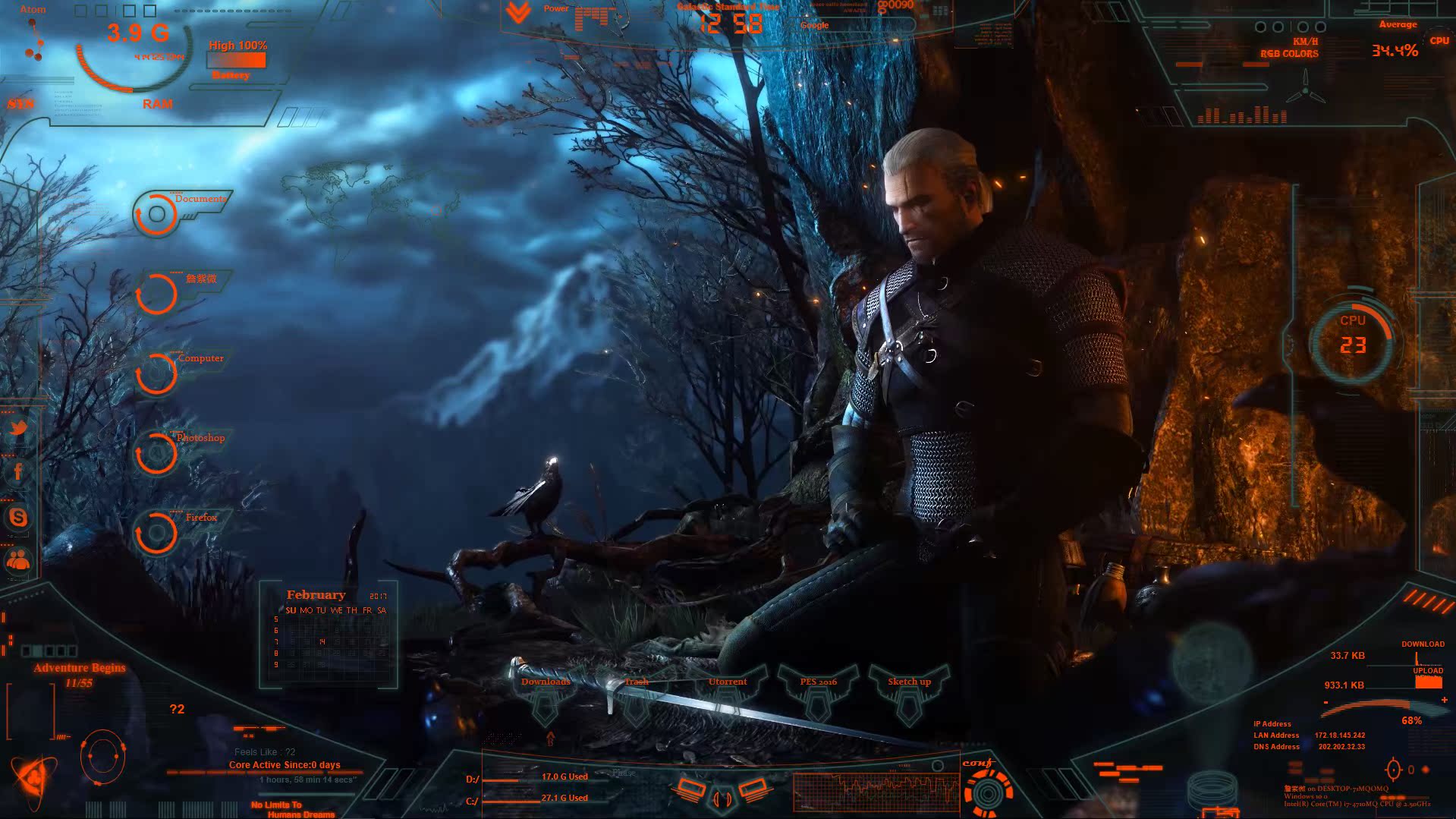Launch the Computer shortcut
The width and height of the screenshot is (1456, 819).
(157, 373)
